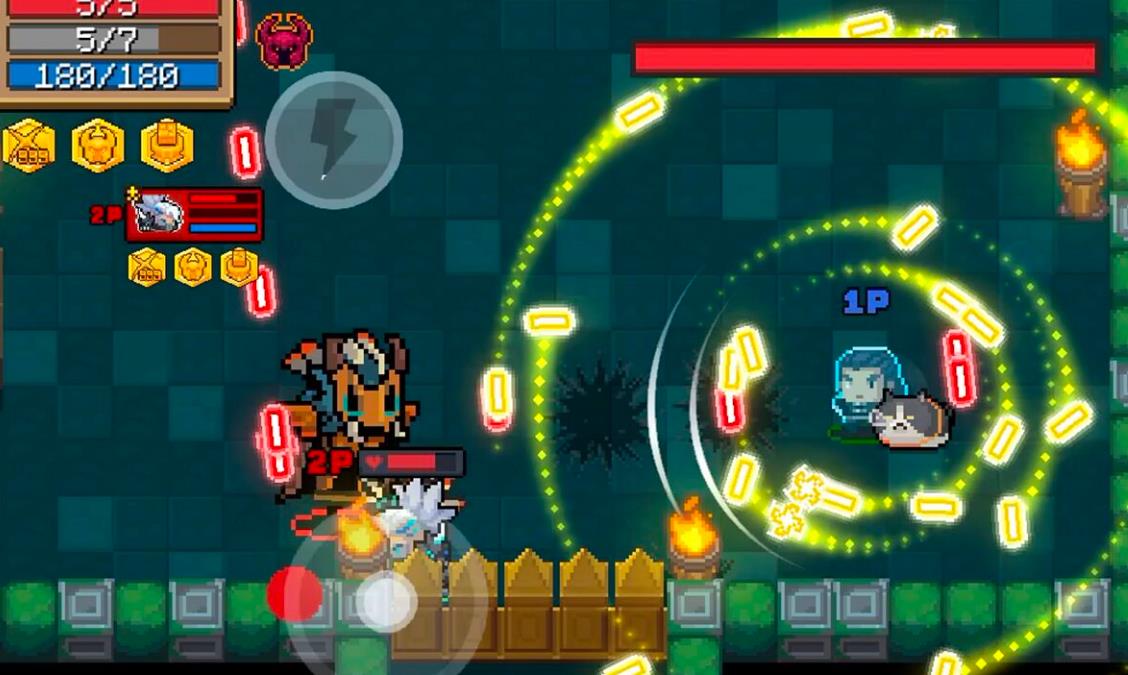
Task: Activate the lightning bolt skill button
Action: coord(333,139)
